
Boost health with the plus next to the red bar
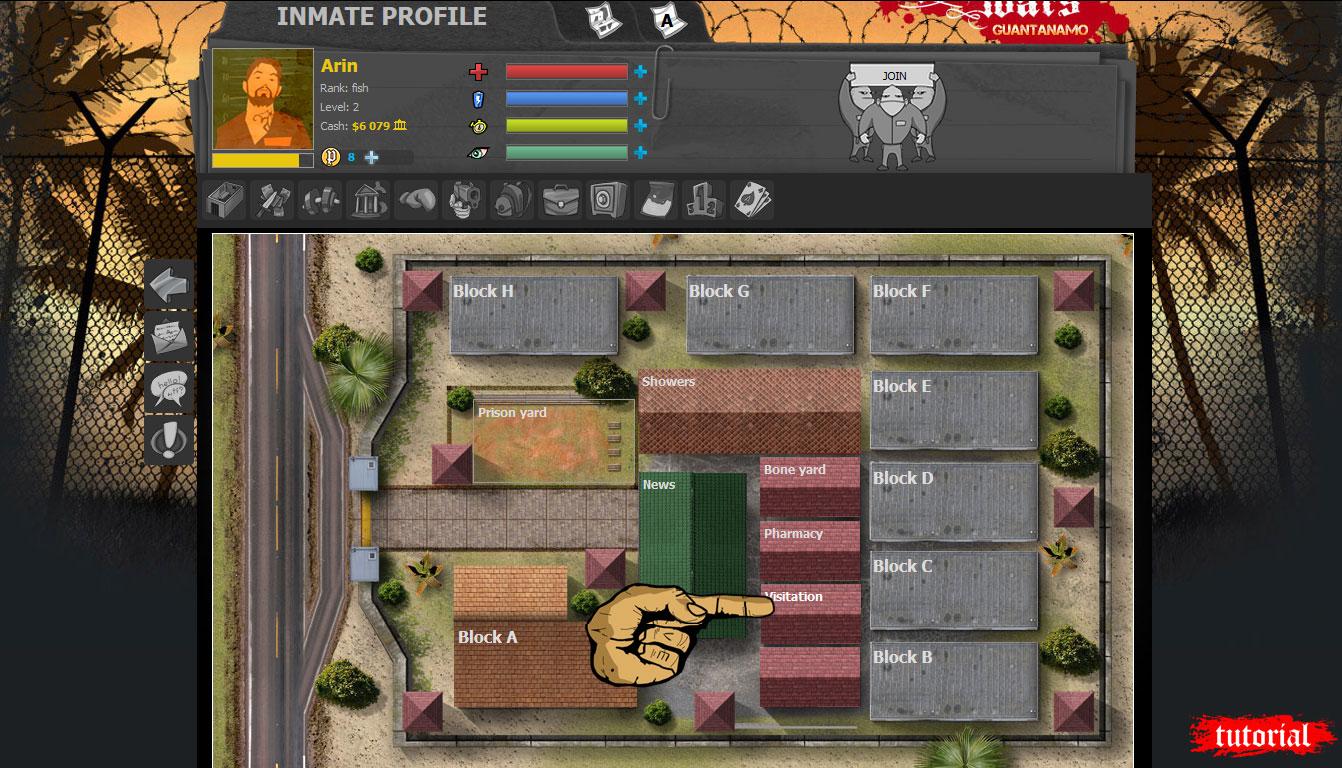click(x=638, y=71)
